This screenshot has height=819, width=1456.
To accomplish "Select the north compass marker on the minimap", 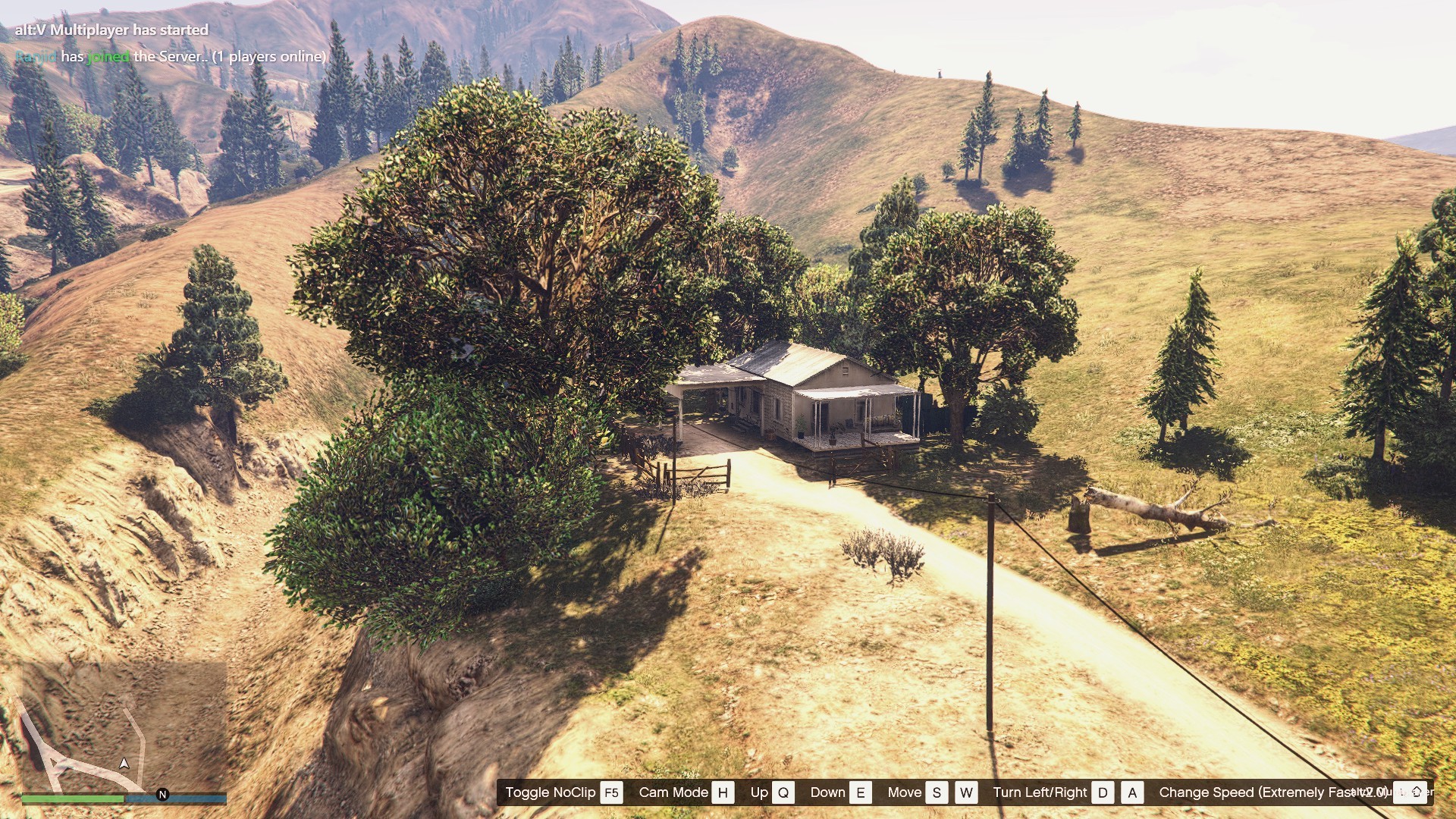I will point(162,795).
